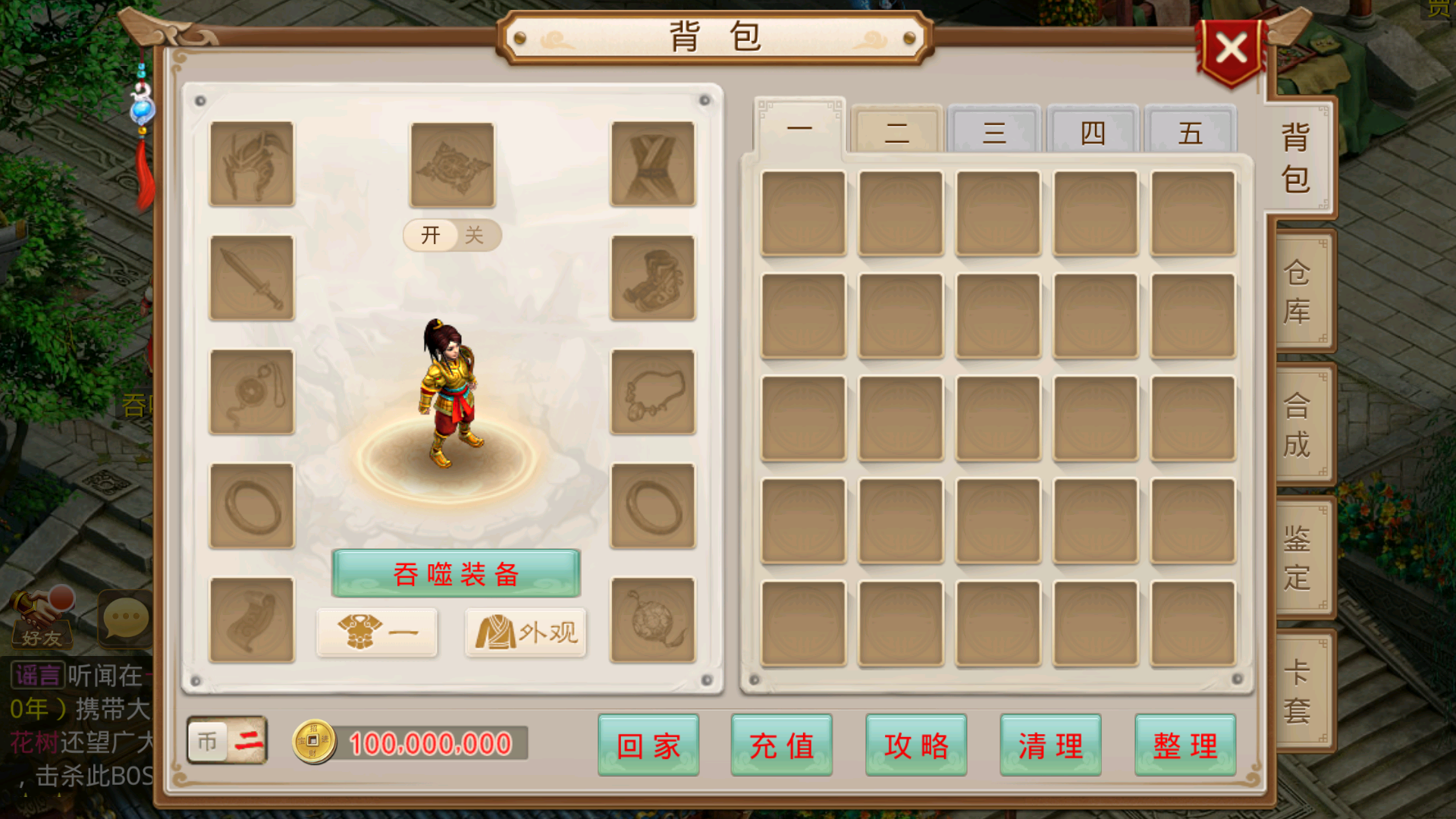Toggle the armor suit icon near 外观
The height and width of the screenshot is (819, 1456).
pos(377,632)
